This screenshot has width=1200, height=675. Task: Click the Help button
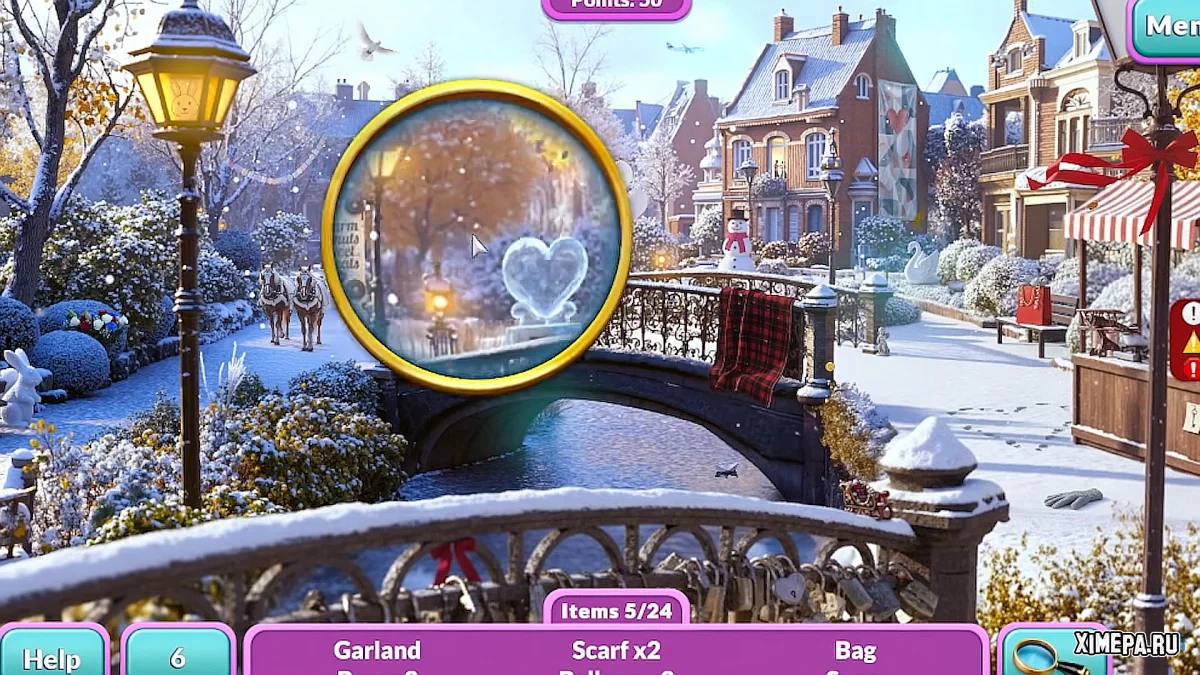53,655
